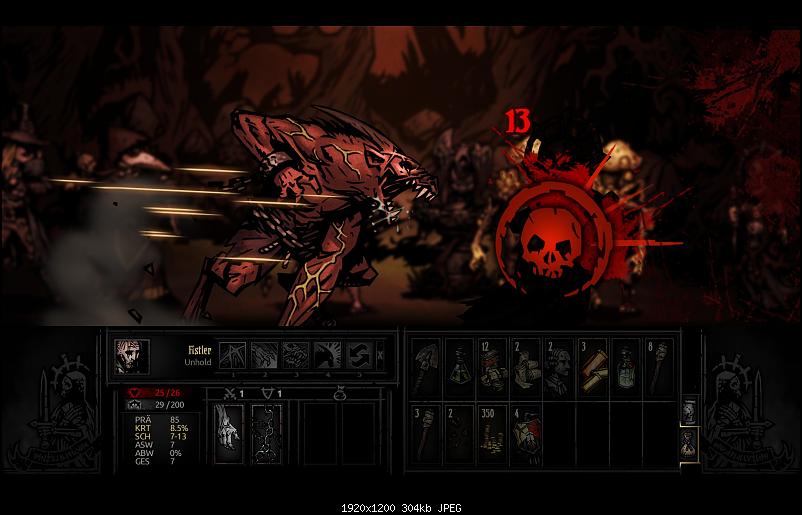The height and width of the screenshot is (515, 802).
Task: Select the skeletal hand weapon slot
Action: point(229,434)
